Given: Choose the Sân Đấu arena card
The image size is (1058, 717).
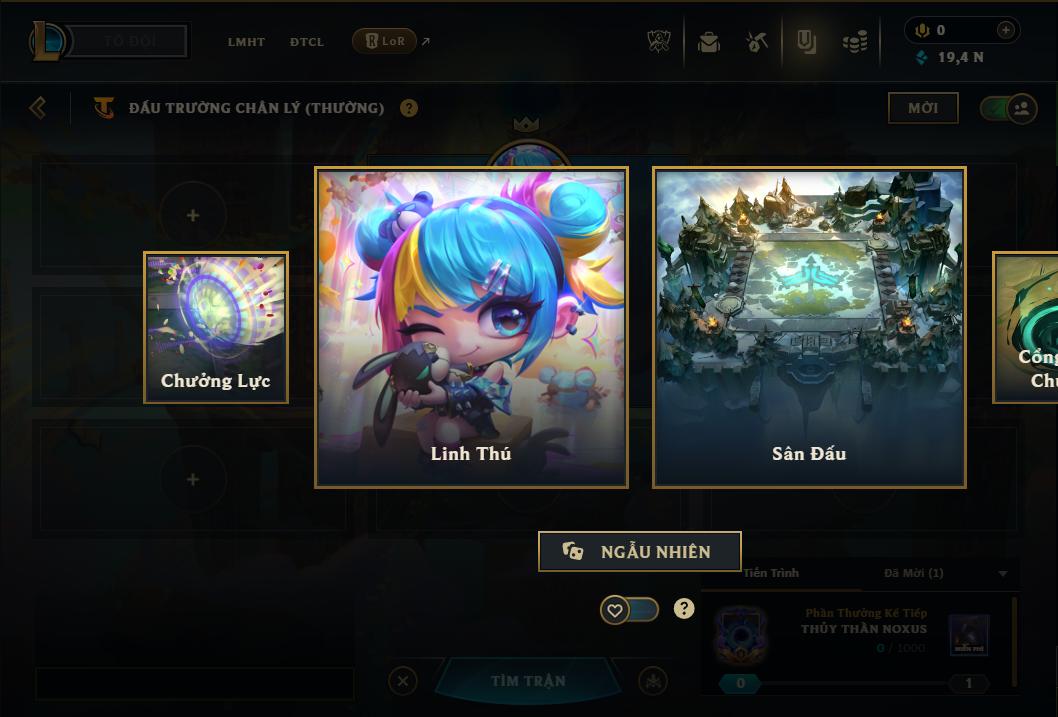Looking at the screenshot, I should click(809, 327).
